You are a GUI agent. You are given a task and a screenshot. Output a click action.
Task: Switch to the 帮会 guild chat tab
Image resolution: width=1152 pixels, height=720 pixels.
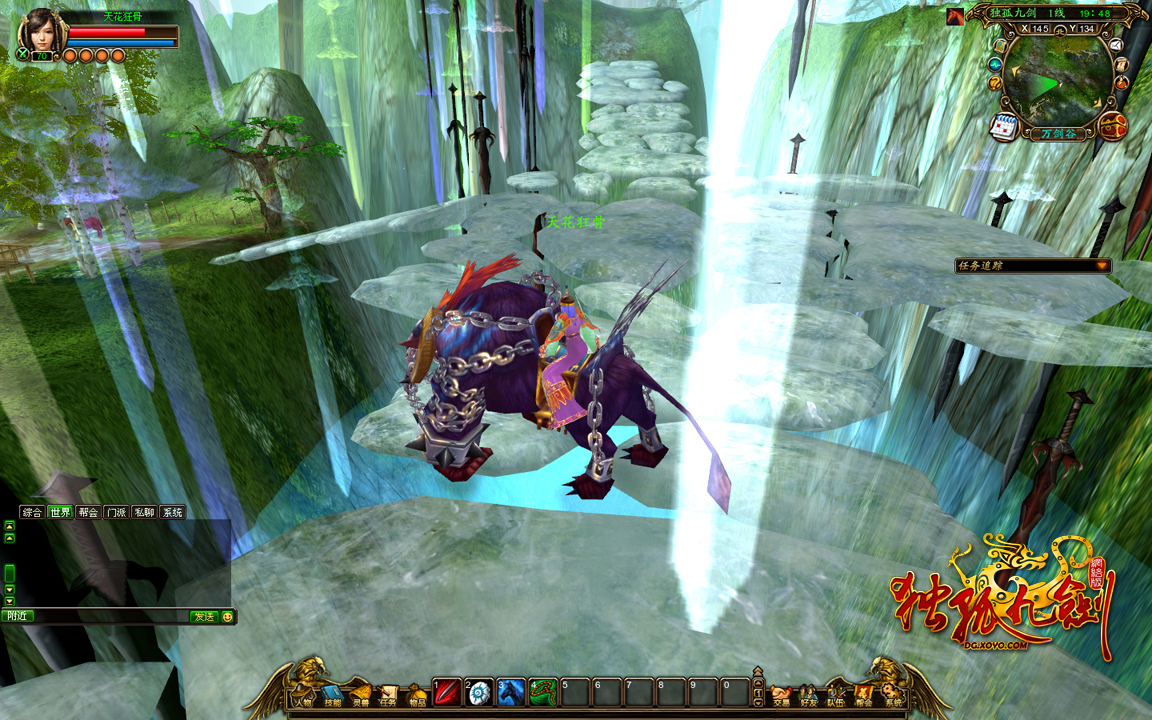pos(88,512)
